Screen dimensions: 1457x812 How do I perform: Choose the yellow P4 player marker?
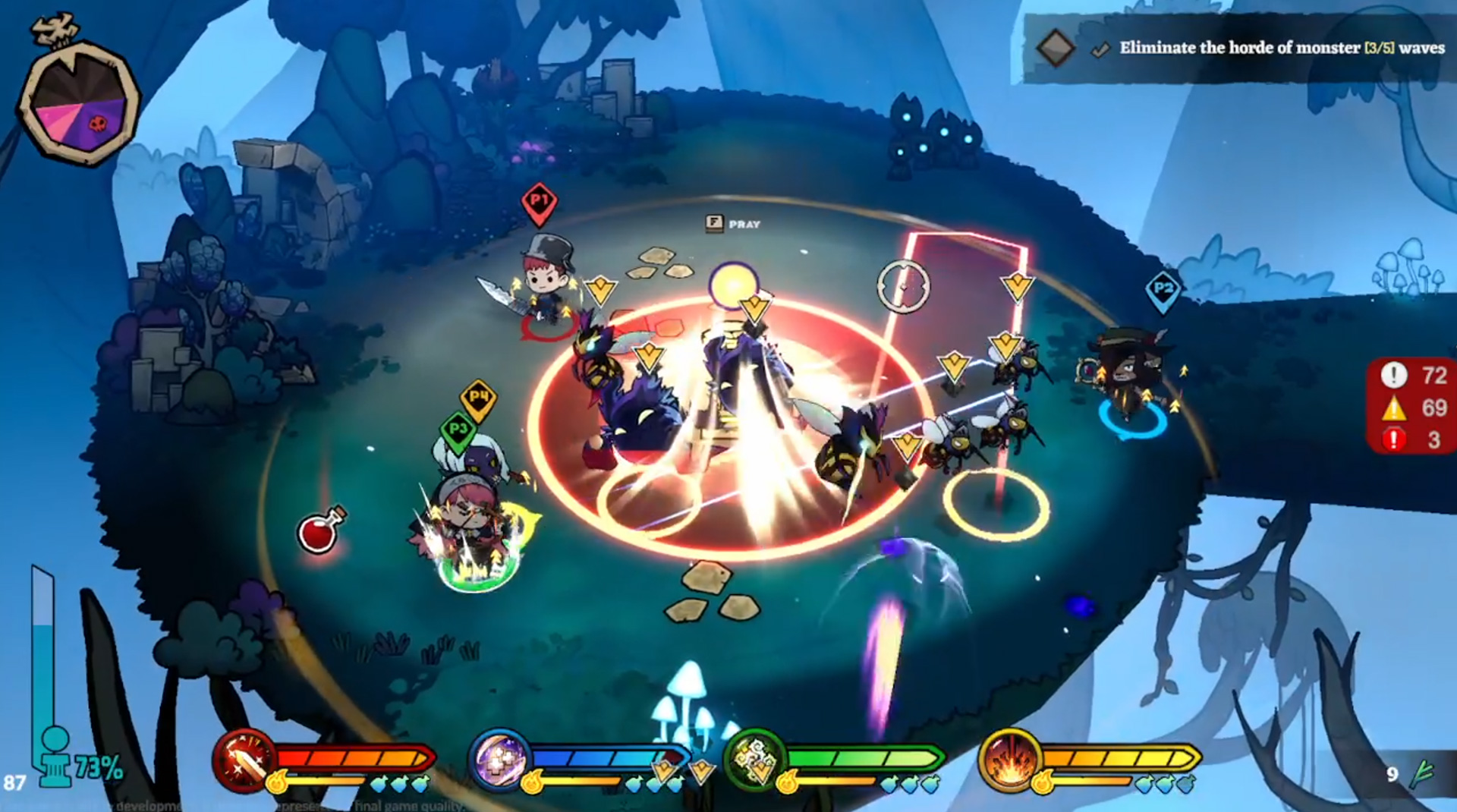click(478, 398)
